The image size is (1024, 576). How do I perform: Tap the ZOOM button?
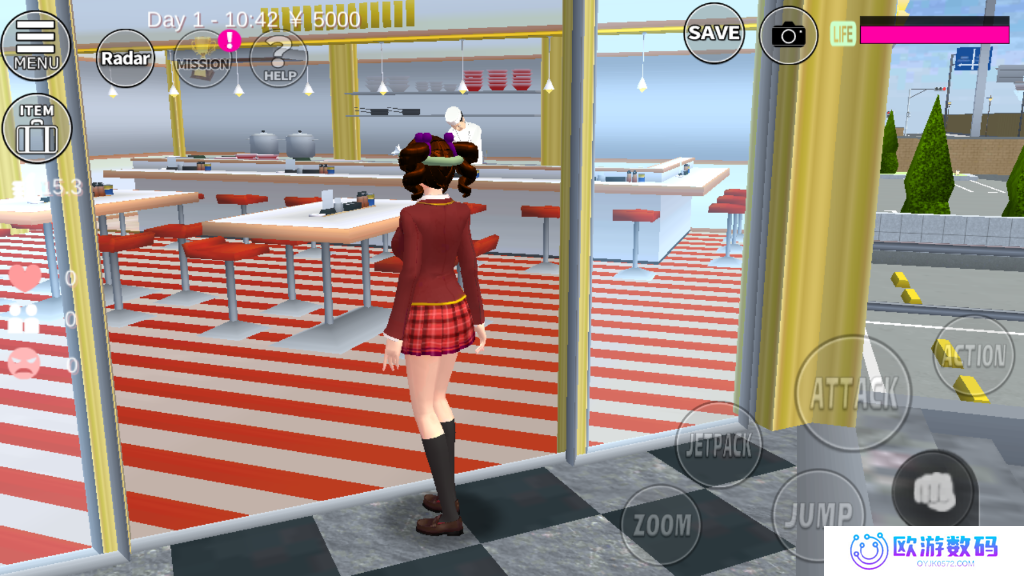click(662, 524)
